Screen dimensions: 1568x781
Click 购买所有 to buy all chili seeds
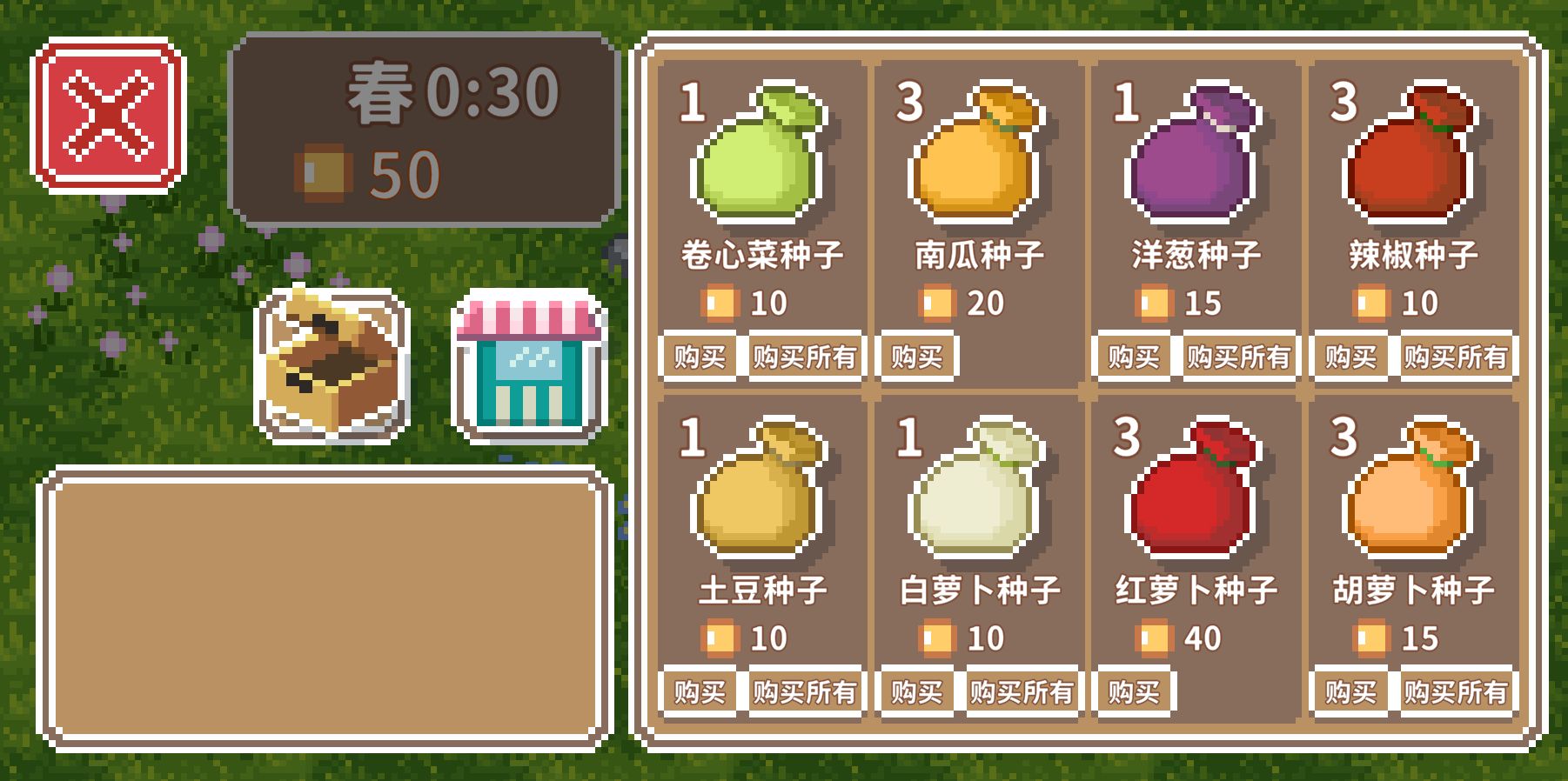pos(1457,355)
